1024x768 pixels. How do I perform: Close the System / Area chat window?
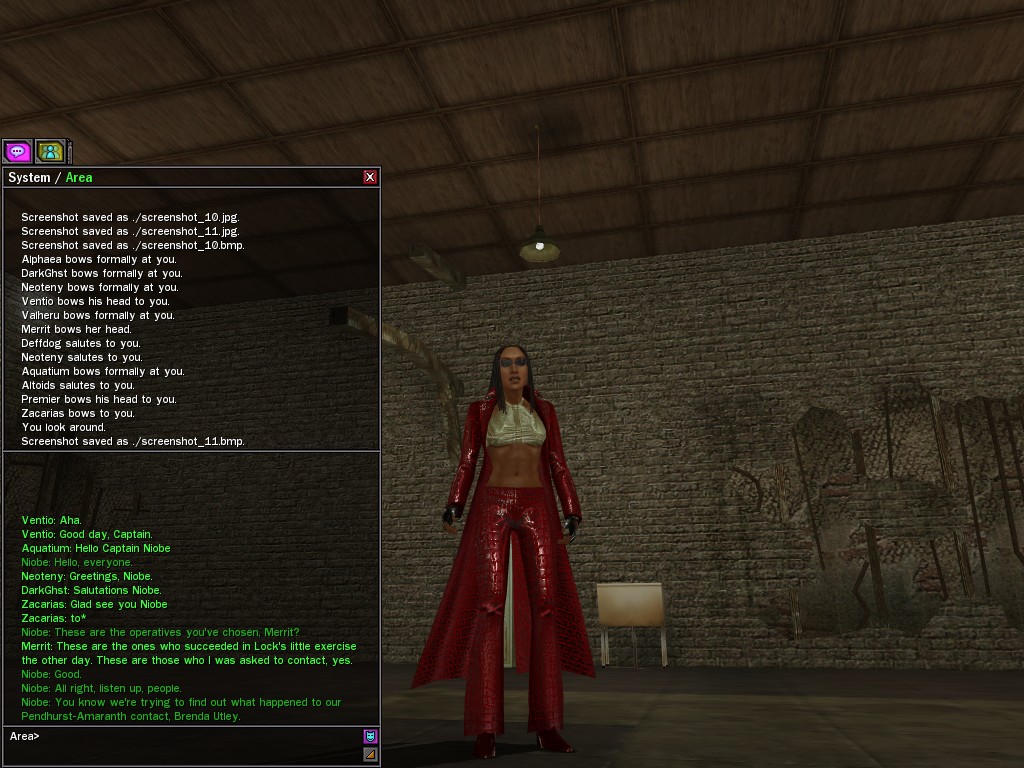click(370, 177)
